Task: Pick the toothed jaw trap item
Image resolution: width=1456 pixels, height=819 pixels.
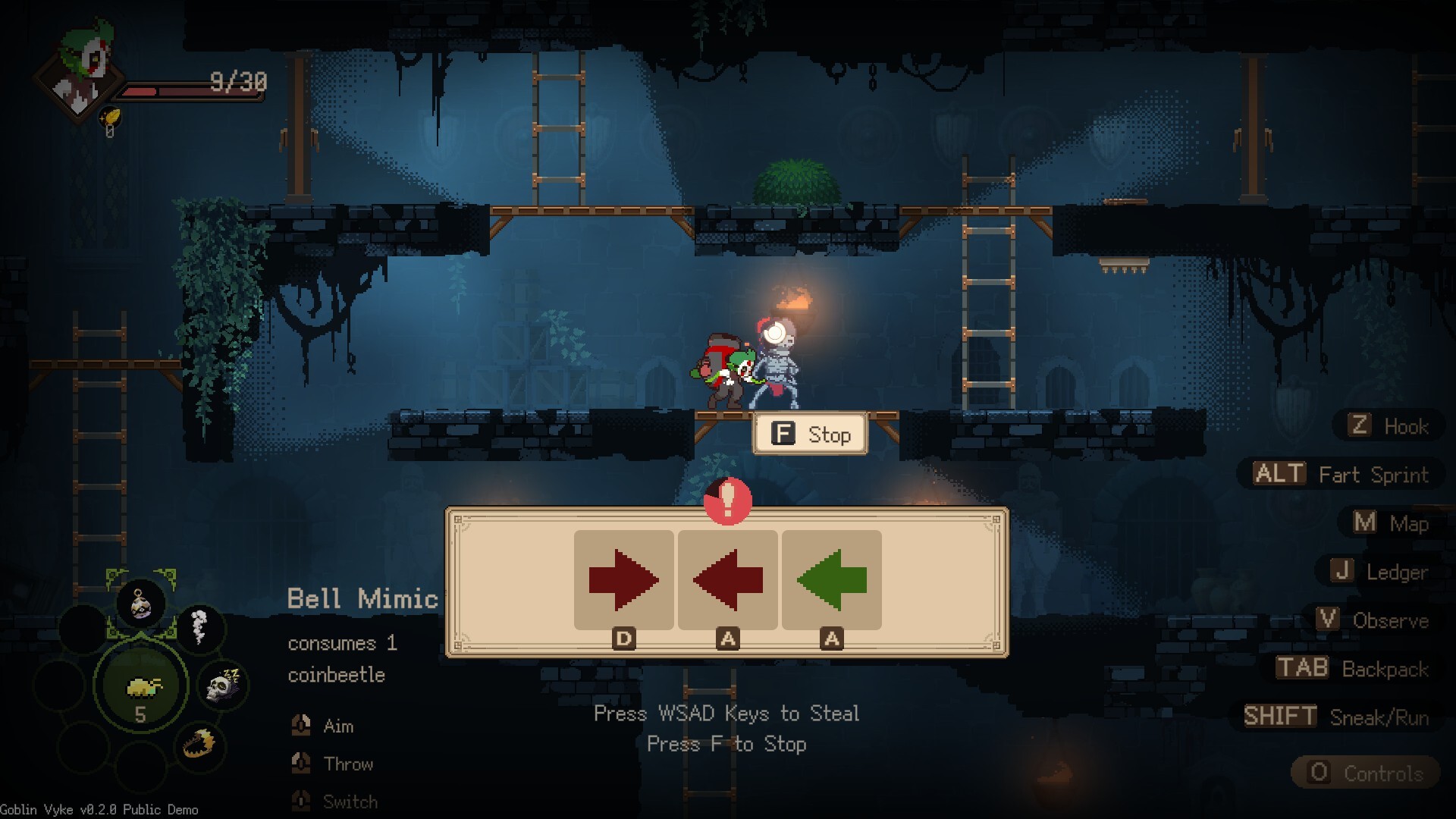Action: [199, 745]
